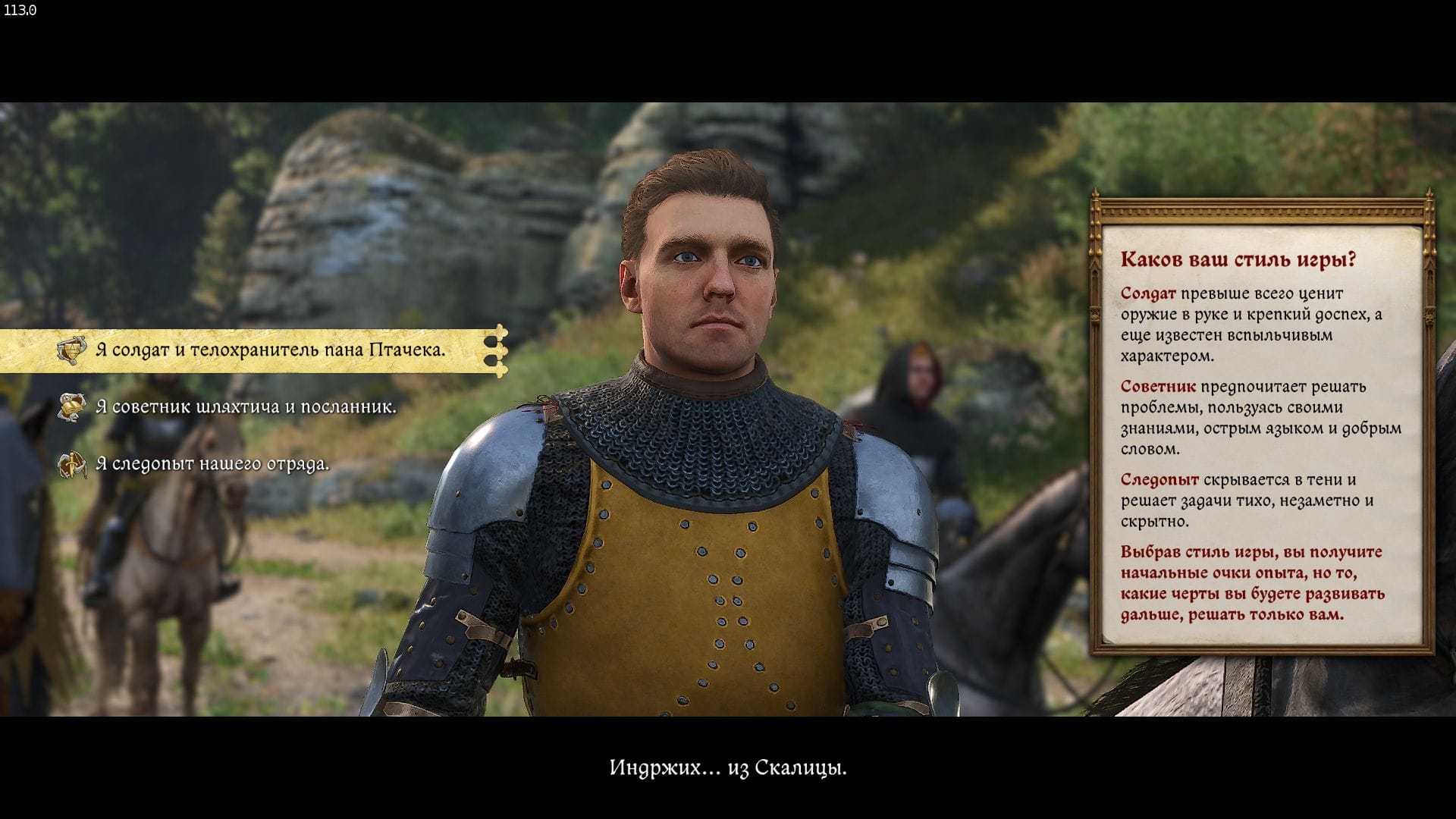Pick the scout of our party reply
Viewport: 1456px width, 819px height.
tap(212, 464)
